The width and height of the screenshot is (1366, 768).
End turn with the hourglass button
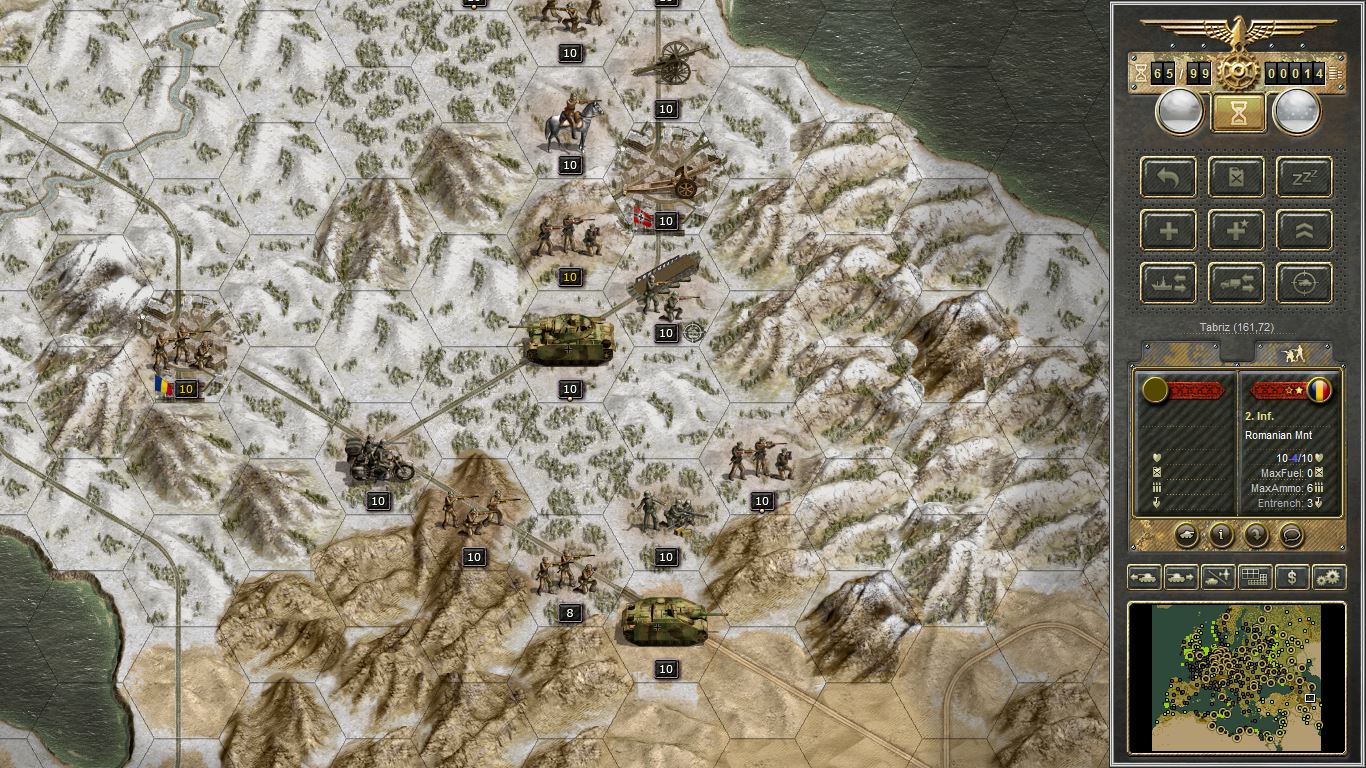tap(1238, 113)
